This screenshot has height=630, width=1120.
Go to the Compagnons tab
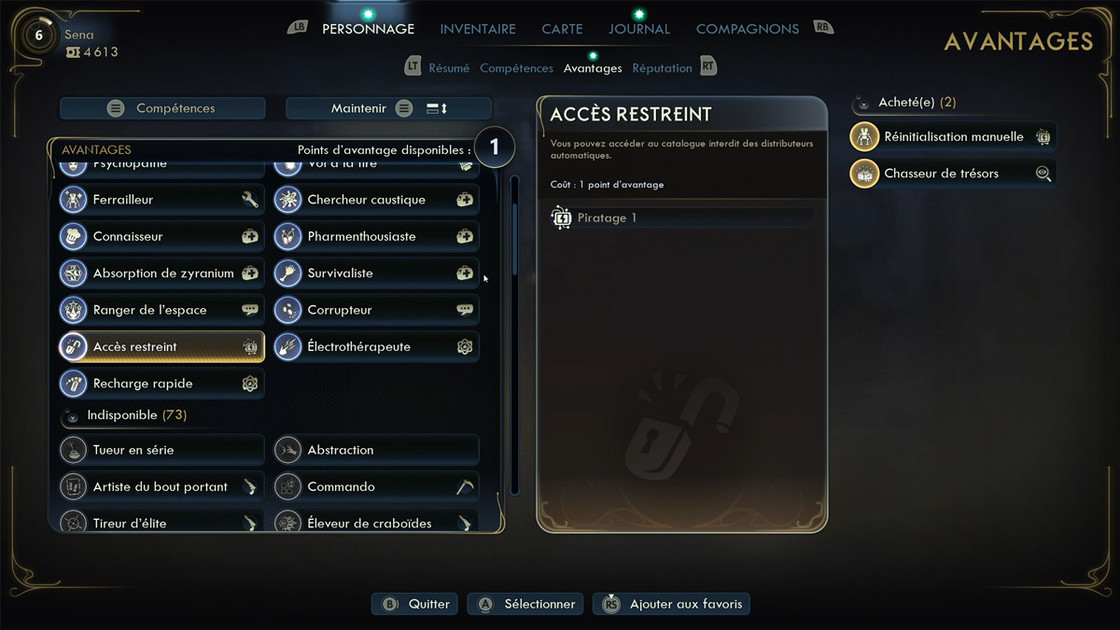pyautogui.click(x=747, y=29)
